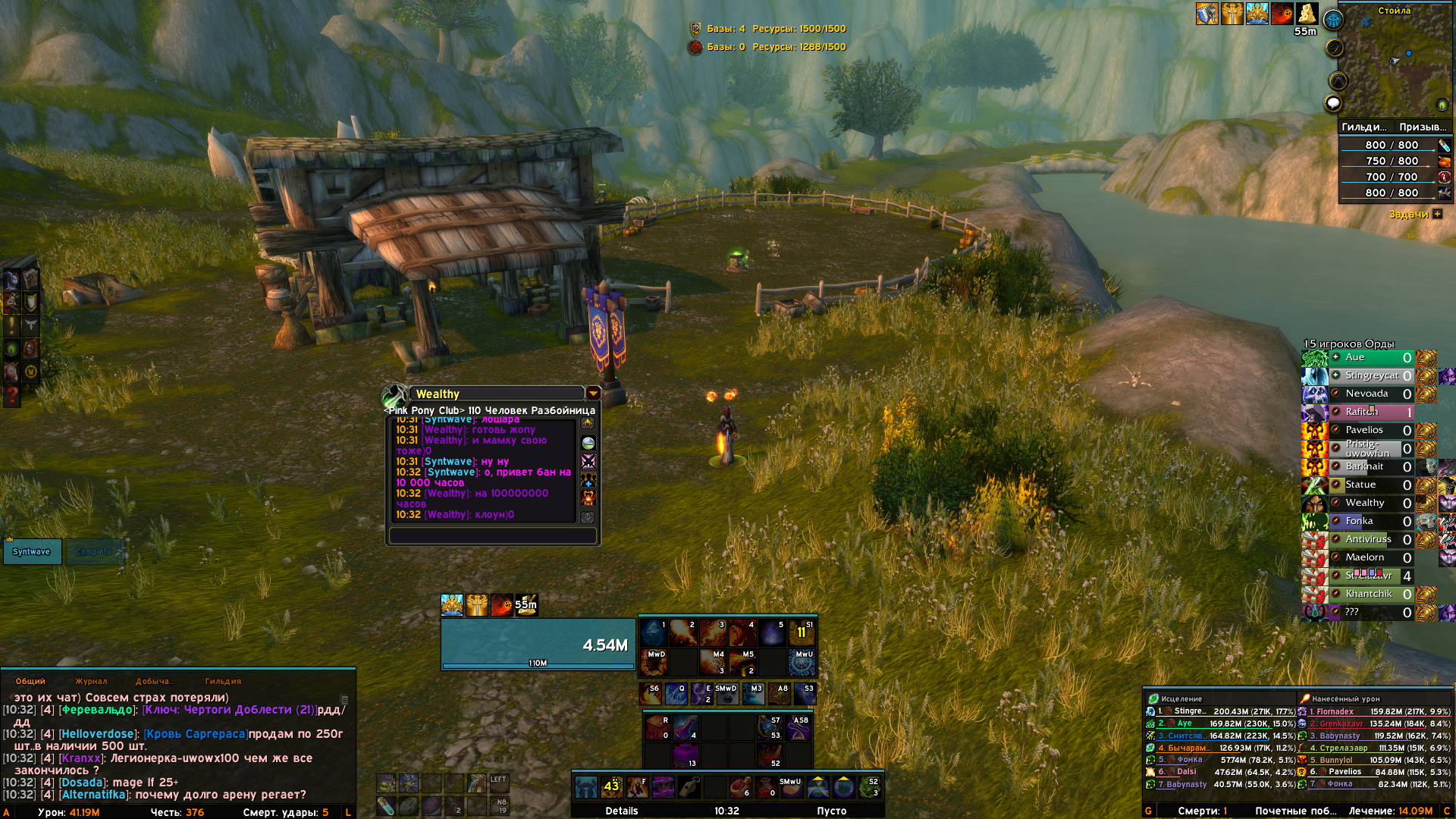Switch to the Призыв... tab below the minimap
The height and width of the screenshot is (819, 1456).
click(x=1422, y=127)
